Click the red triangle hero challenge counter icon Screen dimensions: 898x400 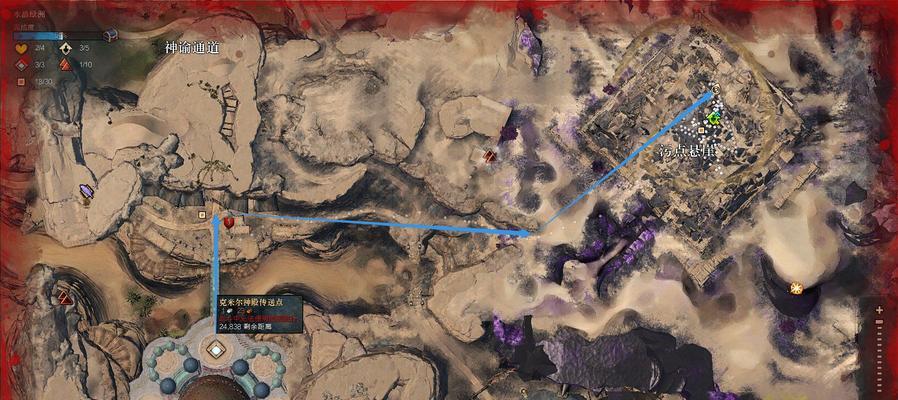[x=66, y=65]
